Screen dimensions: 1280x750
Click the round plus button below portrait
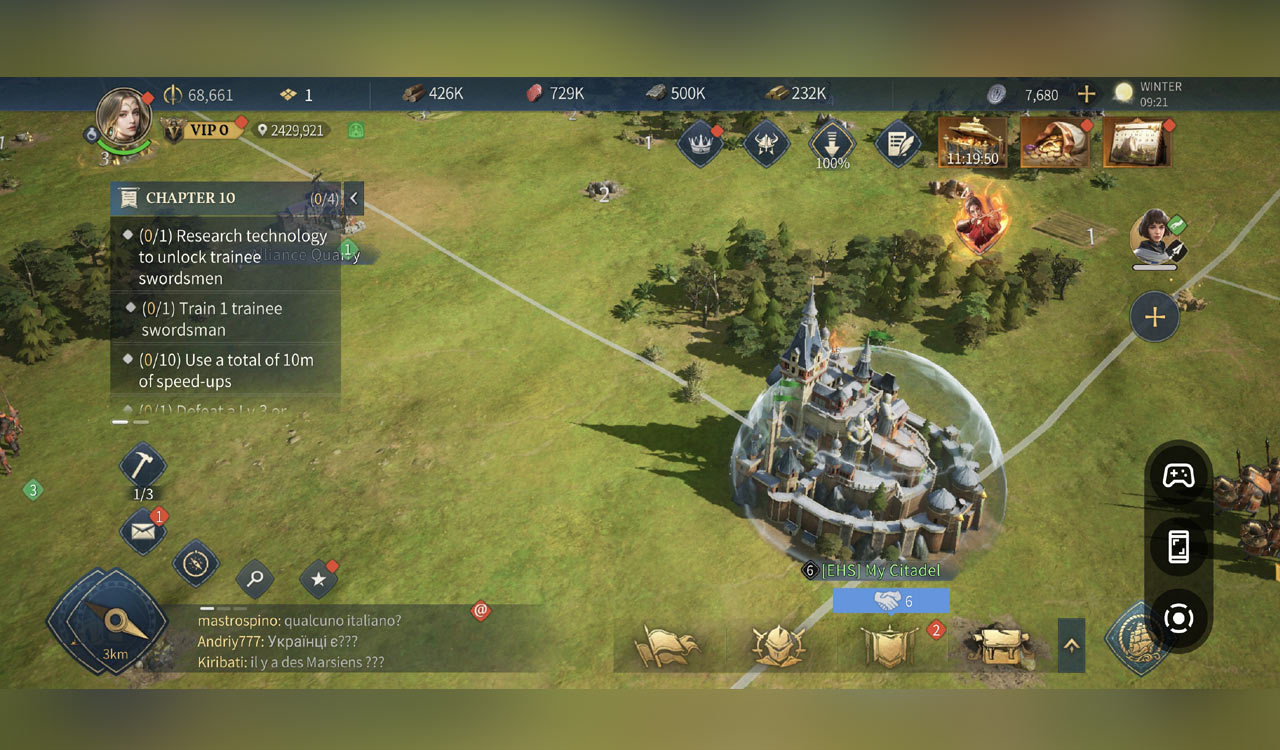tap(1154, 318)
